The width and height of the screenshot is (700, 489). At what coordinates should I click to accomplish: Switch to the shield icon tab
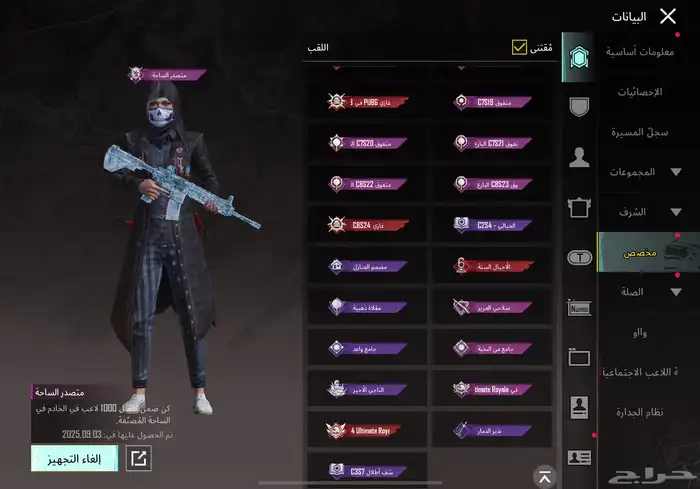click(577, 105)
